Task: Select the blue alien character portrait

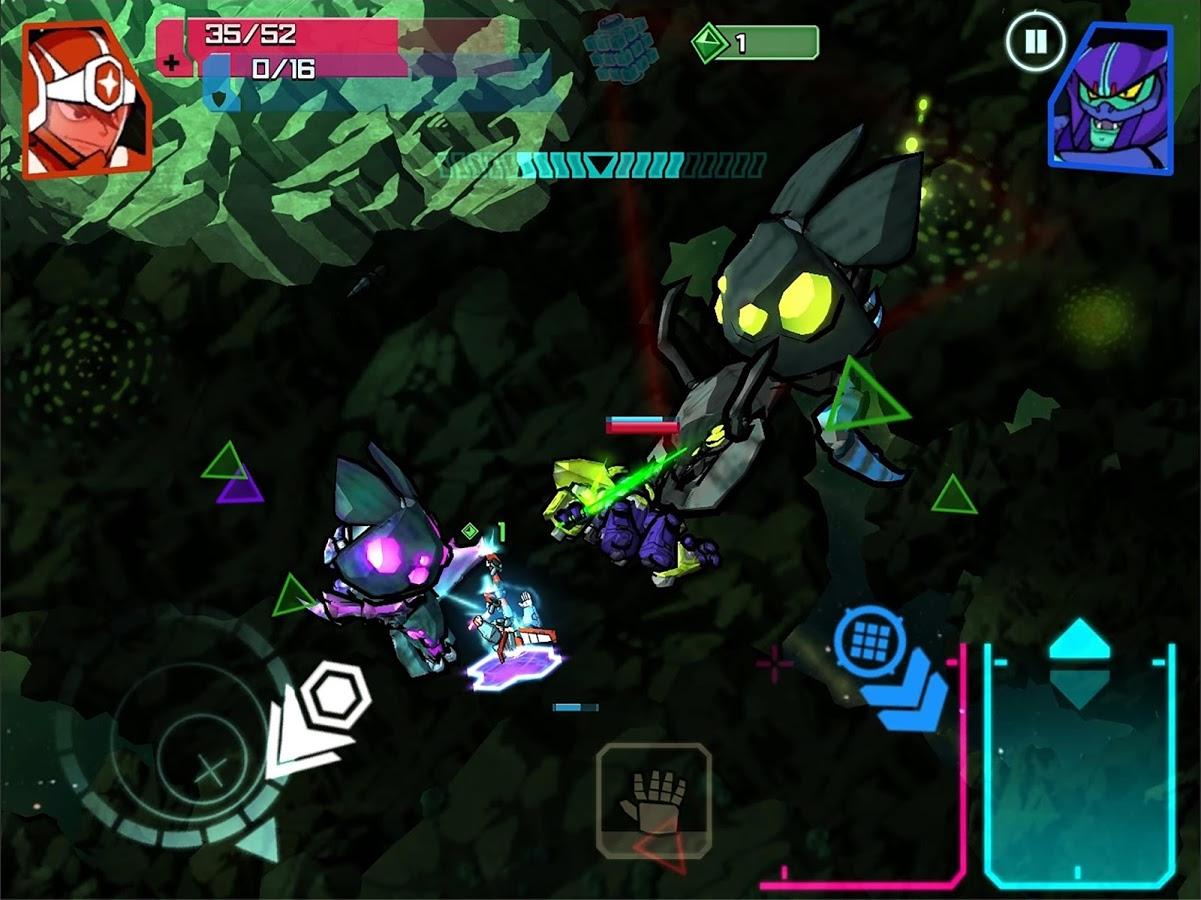Action: pyautogui.click(x=1110, y=98)
